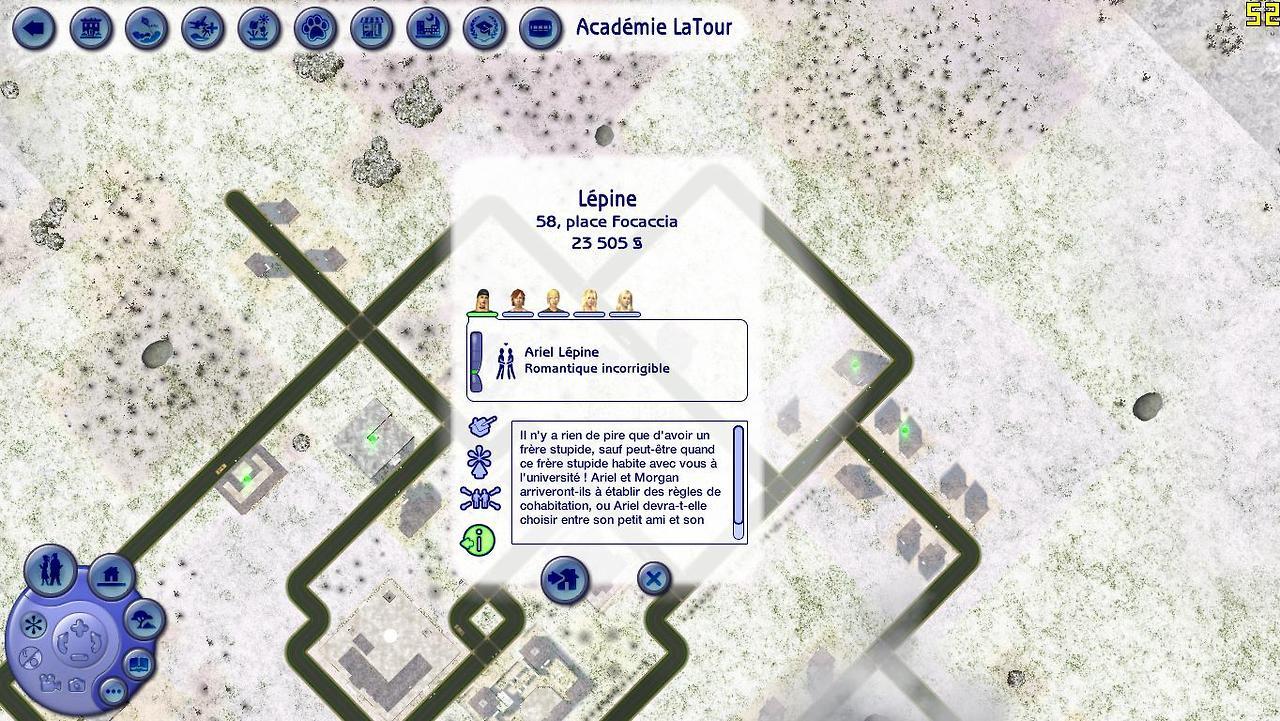Open the tree and landscape decorations button
The height and width of the screenshot is (721, 1280).
(144, 620)
